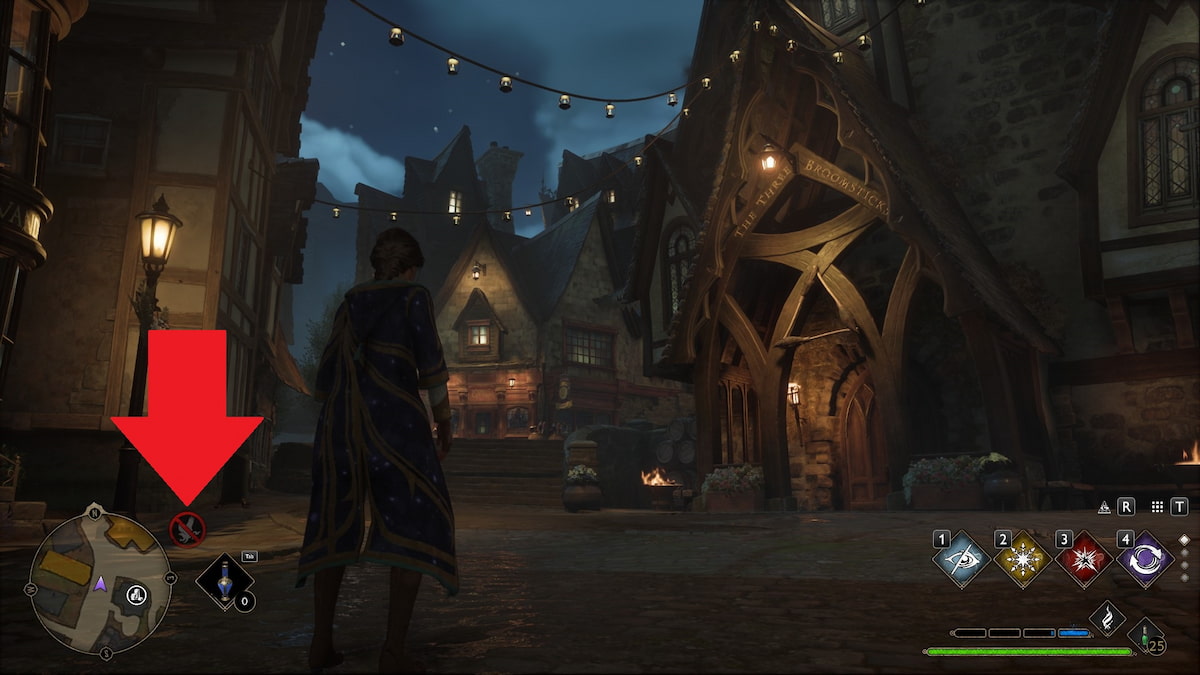
Task: Select the purple circular-arrows spell
Action: (x=1145, y=559)
